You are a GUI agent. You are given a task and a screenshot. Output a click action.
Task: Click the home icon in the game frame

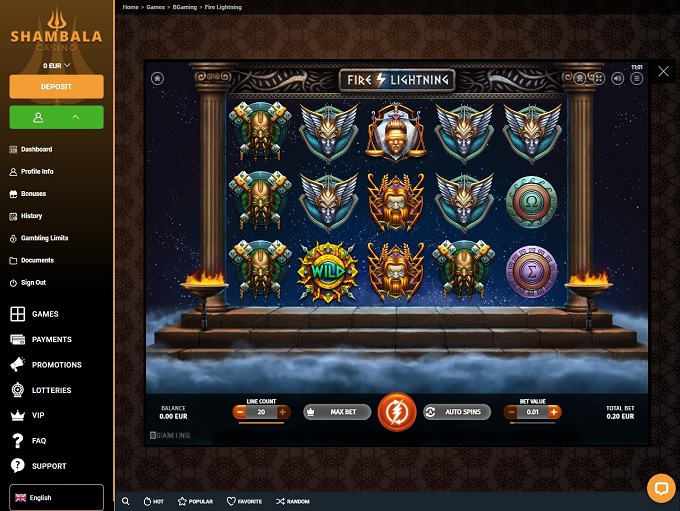(157, 78)
